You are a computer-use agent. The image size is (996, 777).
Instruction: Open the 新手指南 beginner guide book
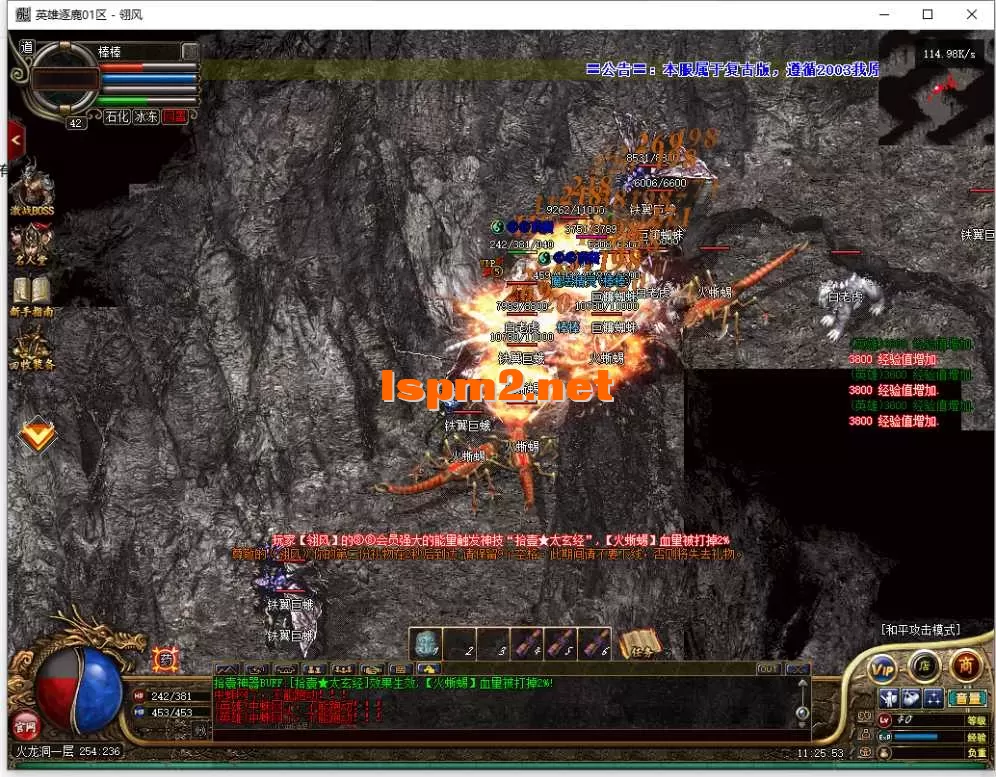tap(31, 293)
